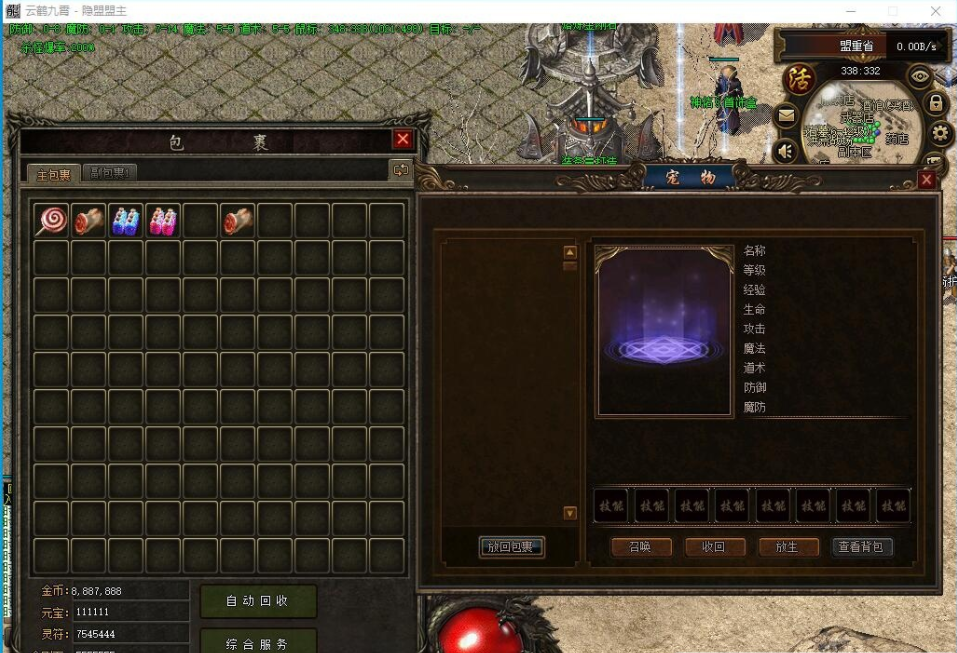Image resolution: width=957 pixels, height=653 pixels.
Task: Release the pet with 放生
Action: point(788,547)
